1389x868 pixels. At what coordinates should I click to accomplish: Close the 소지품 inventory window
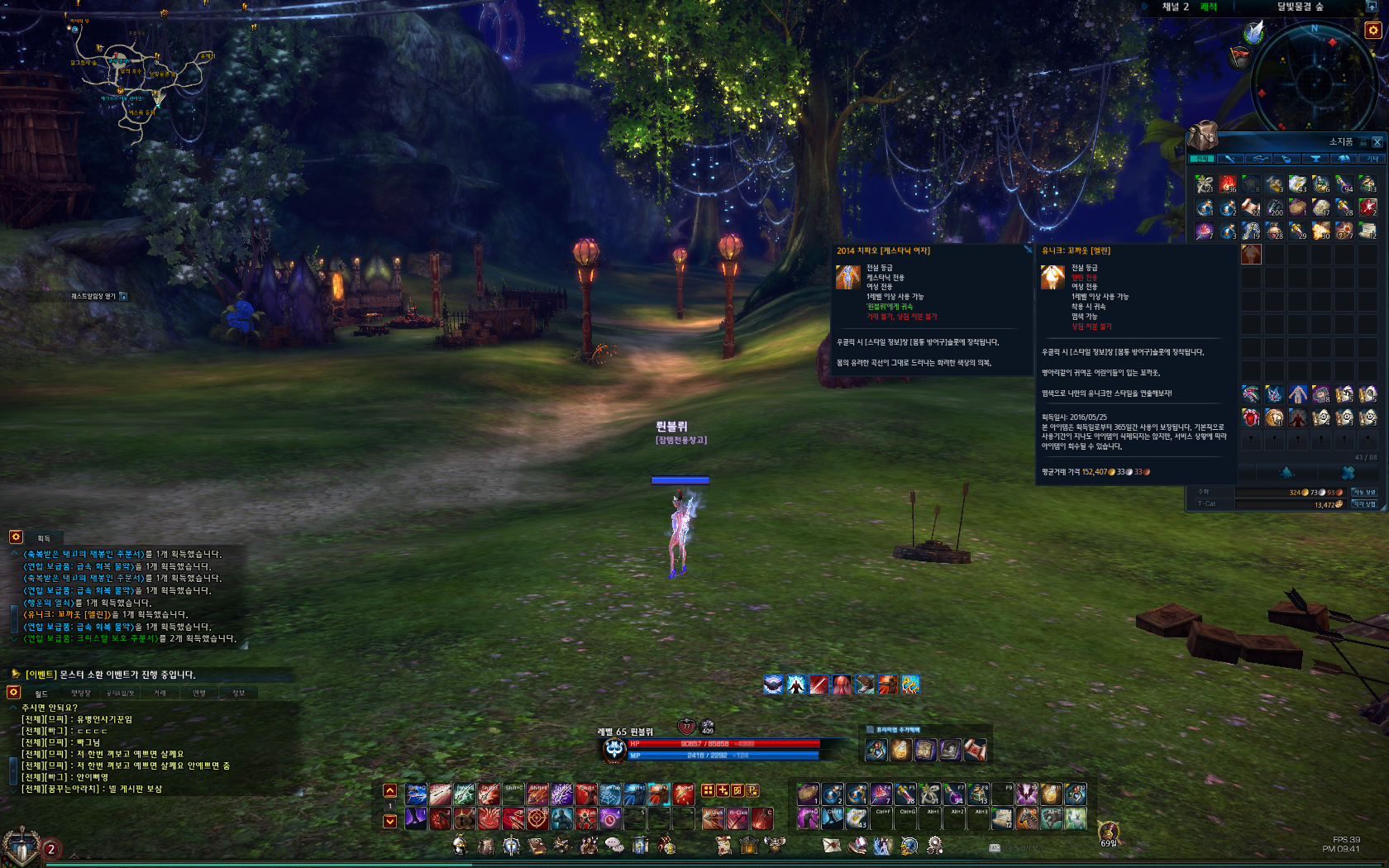pyautogui.click(x=1377, y=142)
